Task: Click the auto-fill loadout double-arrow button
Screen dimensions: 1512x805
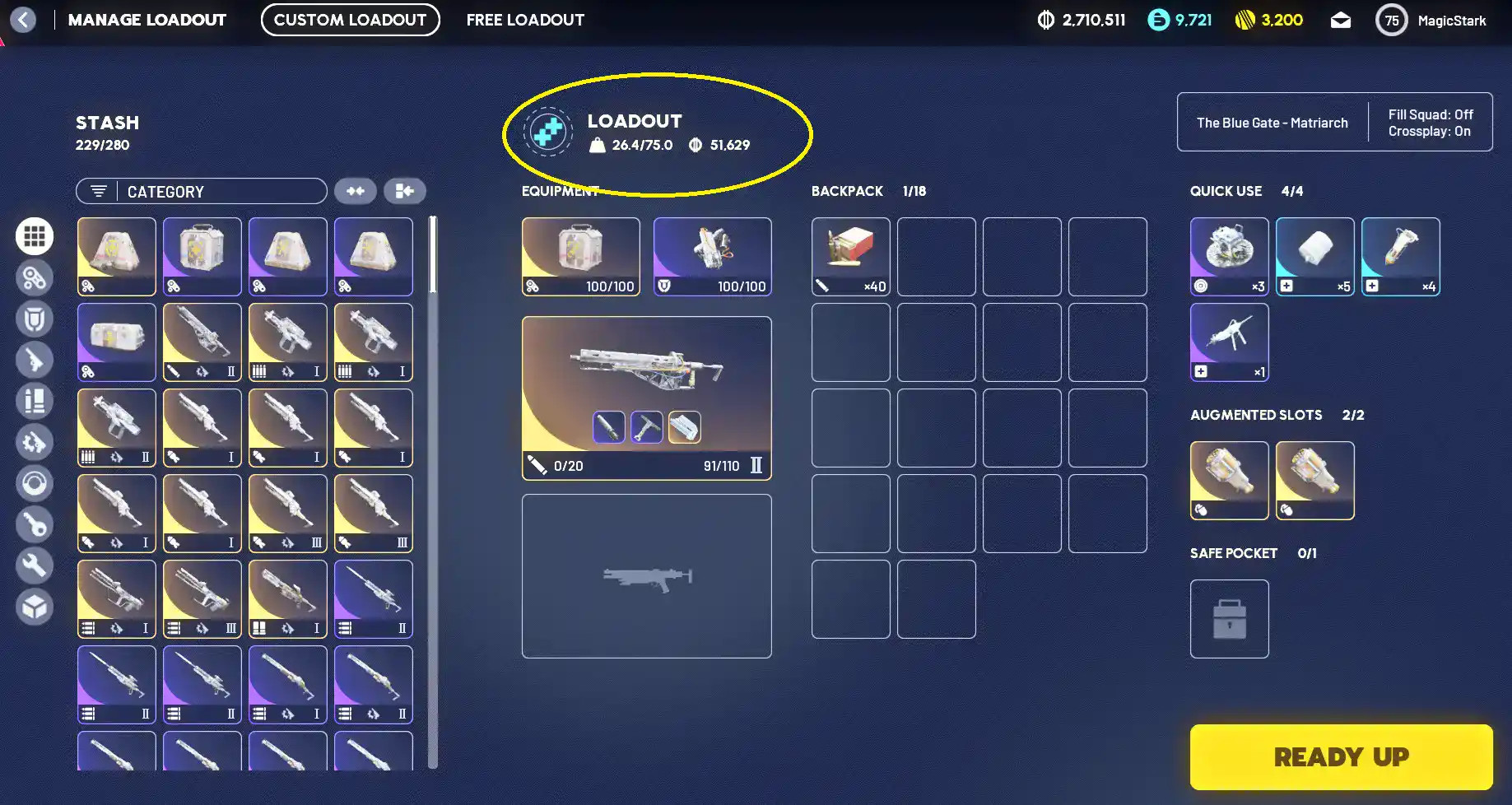Action: [356, 190]
